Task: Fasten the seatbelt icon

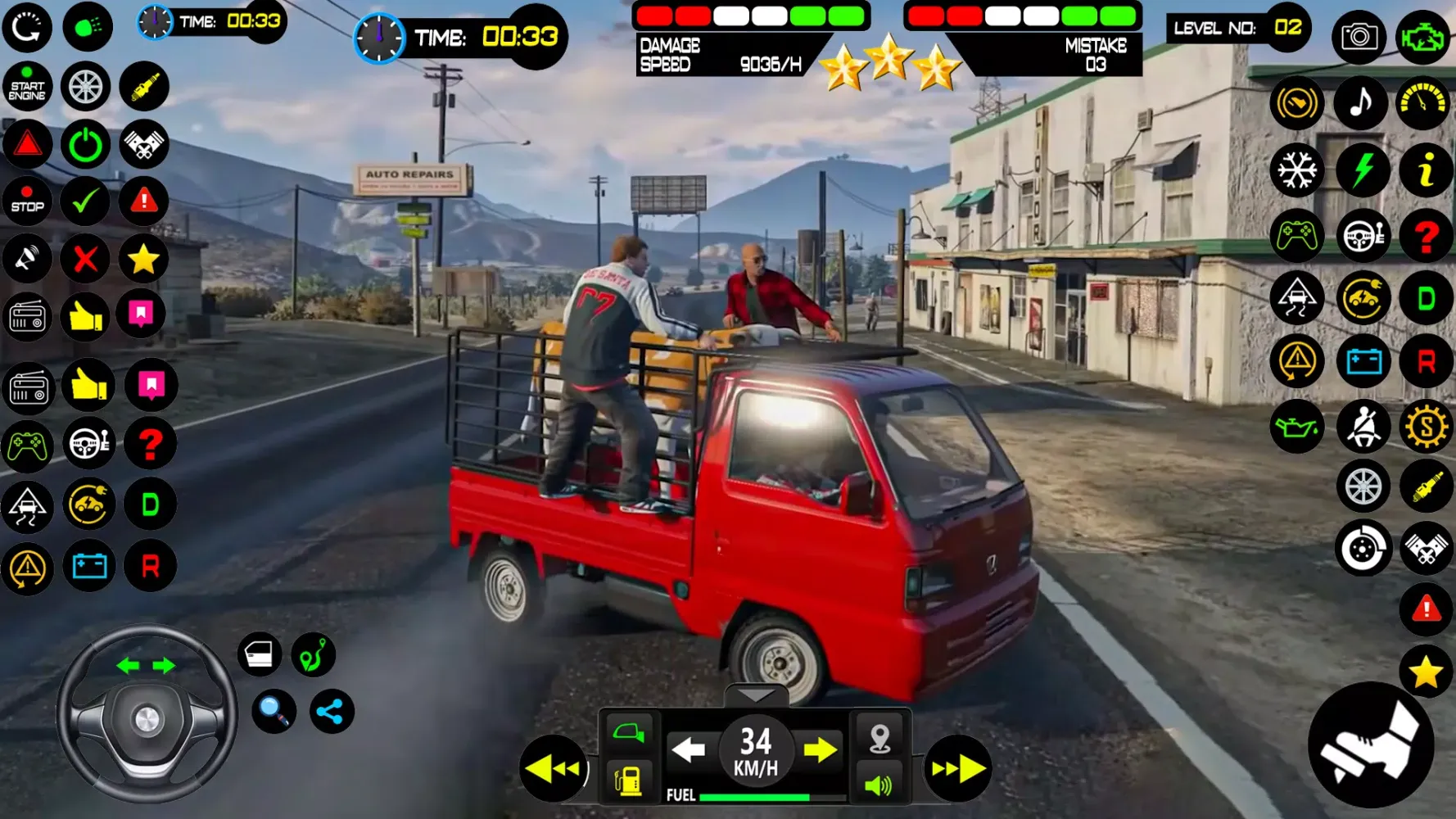Action: pos(1363,427)
